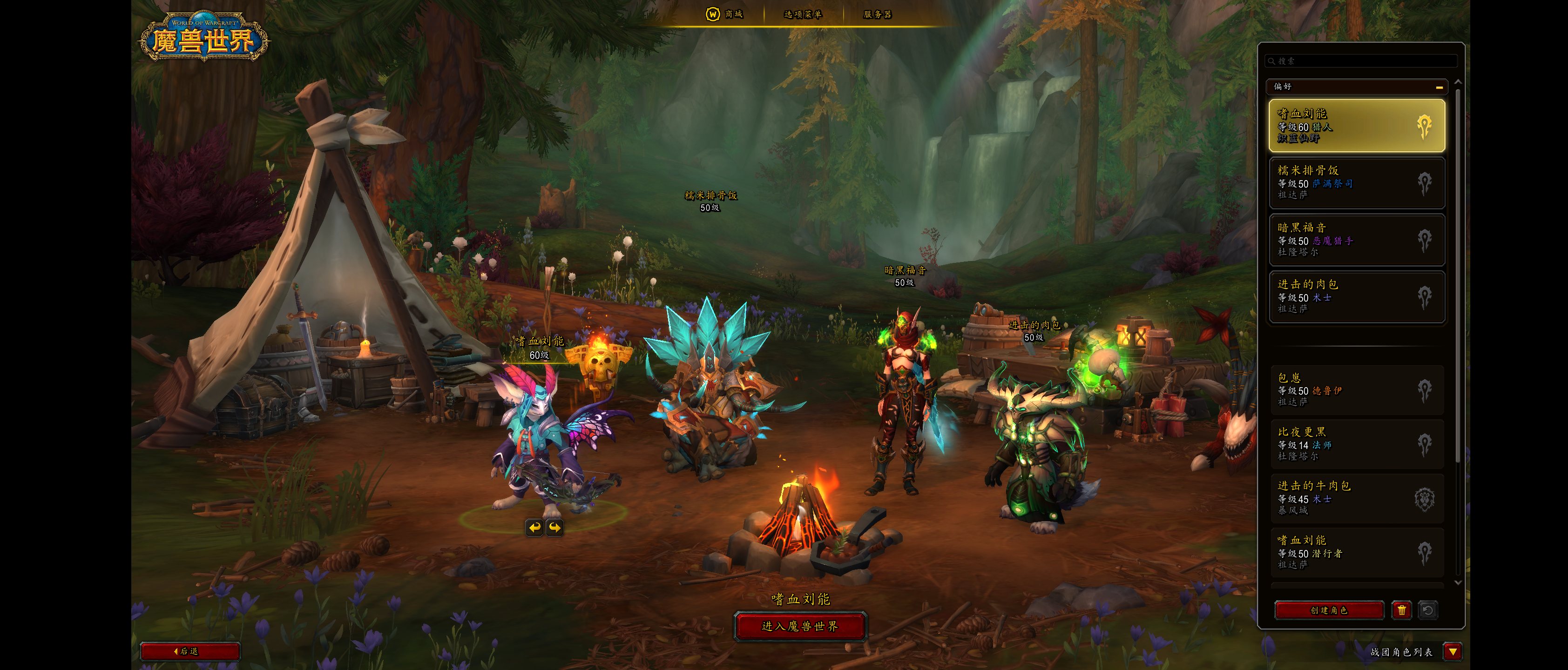The image size is (1568, 670).
Task: Go back with the 后退 button
Action: click(189, 651)
